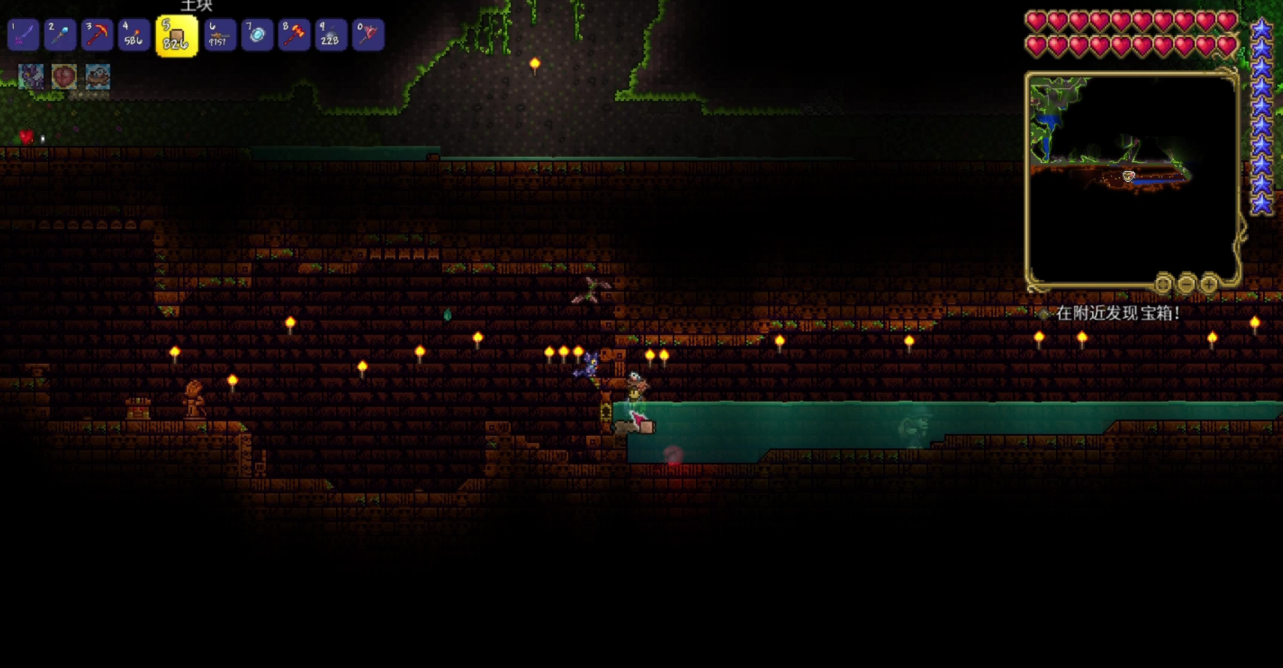The height and width of the screenshot is (668, 1283).
Task: Click the purple pet buff icon
Action: click(31, 77)
